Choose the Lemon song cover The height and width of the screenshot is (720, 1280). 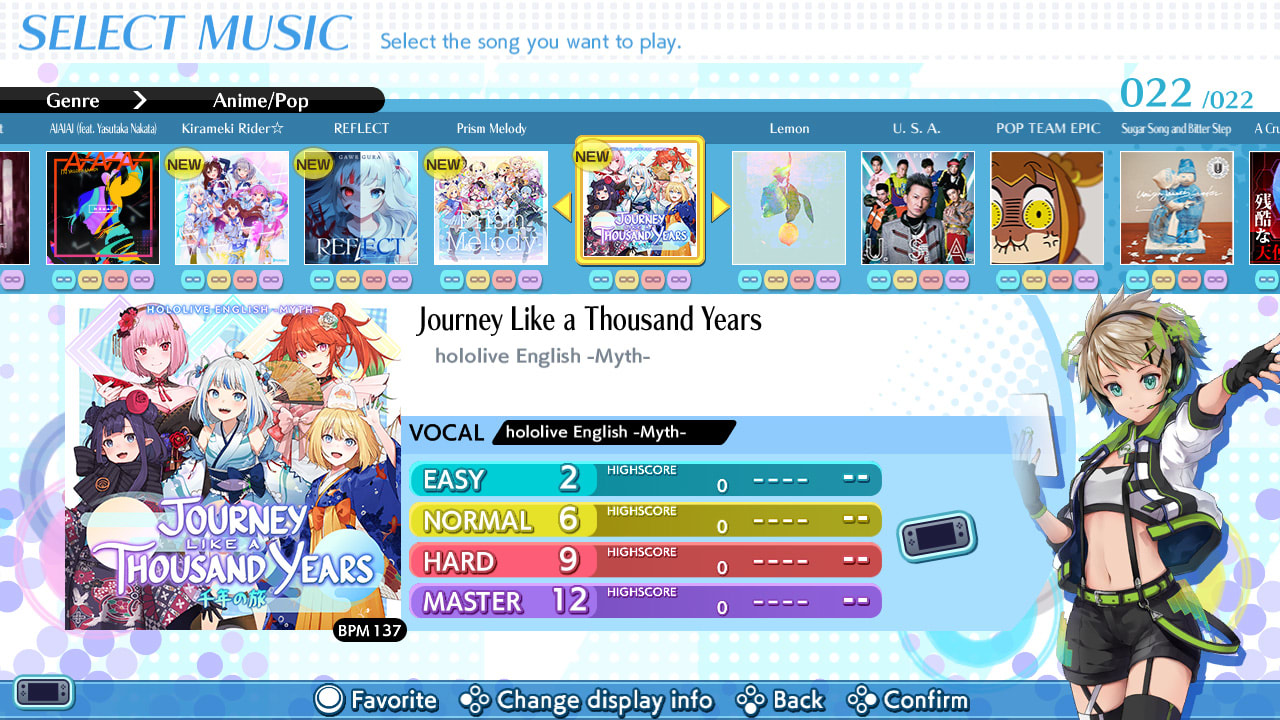coord(789,208)
